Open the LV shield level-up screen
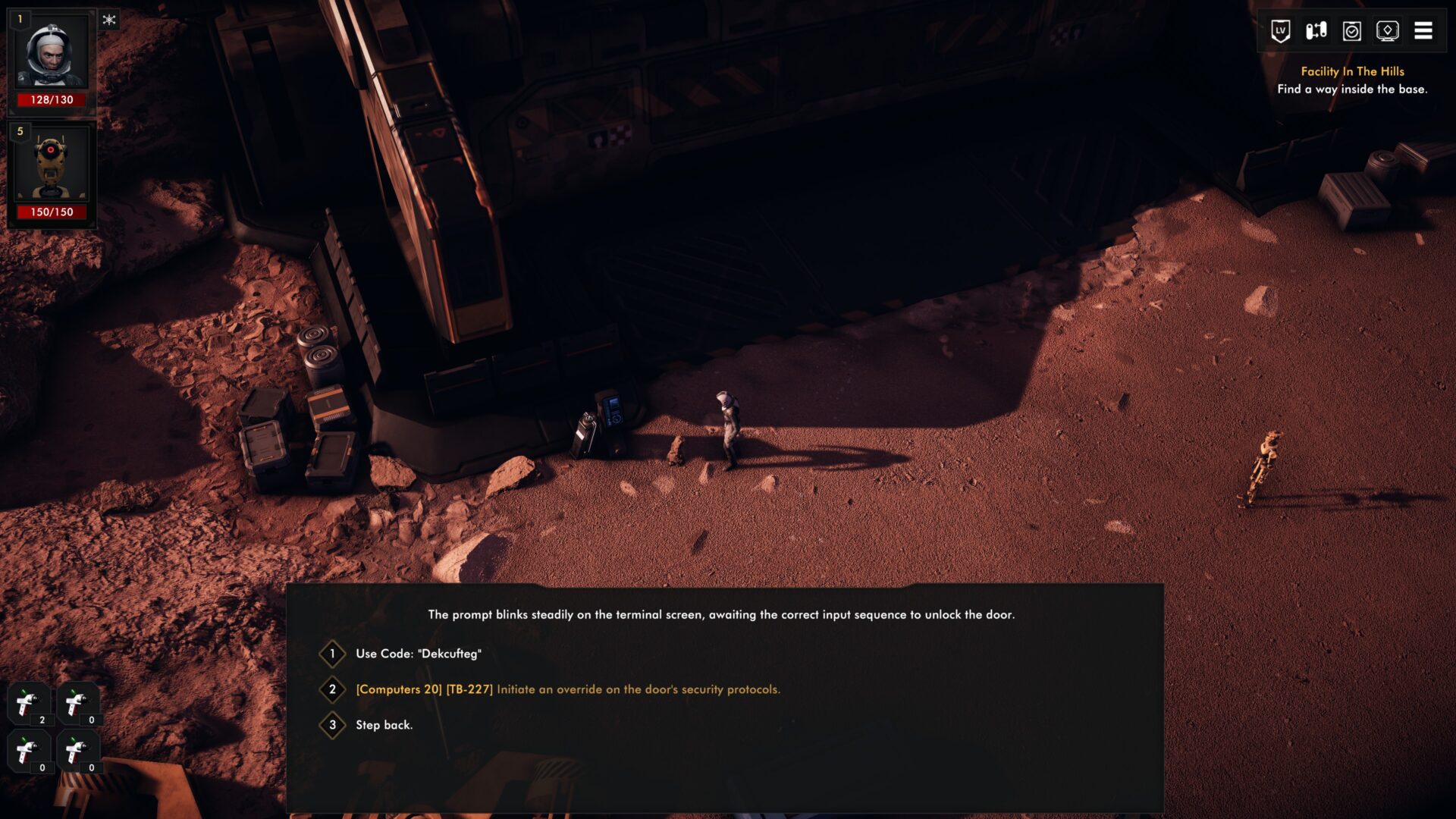Image resolution: width=1456 pixels, height=819 pixels. (1281, 31)
